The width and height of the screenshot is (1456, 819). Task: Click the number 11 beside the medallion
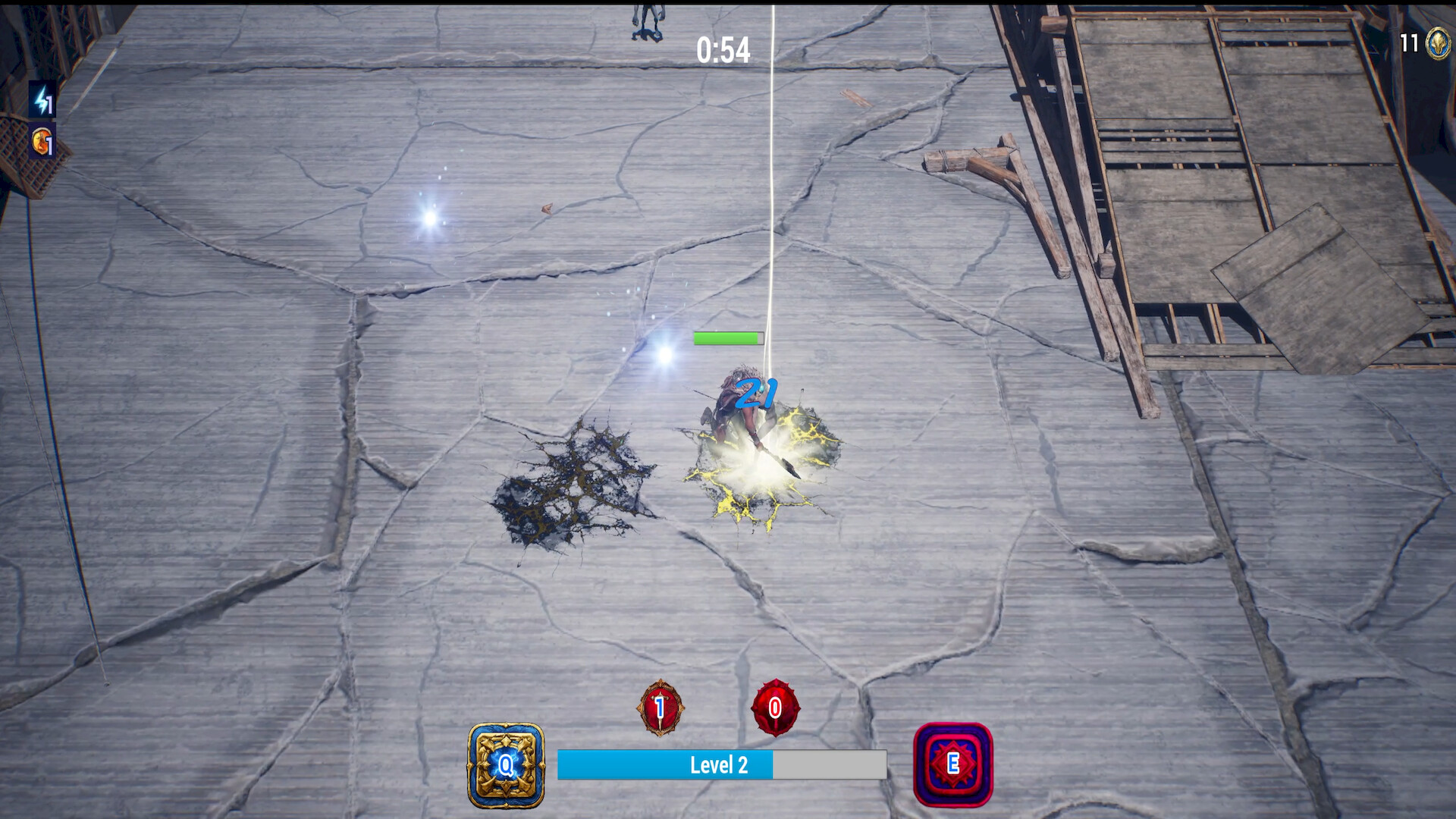pyautogui.click(x=1410, y=43)
